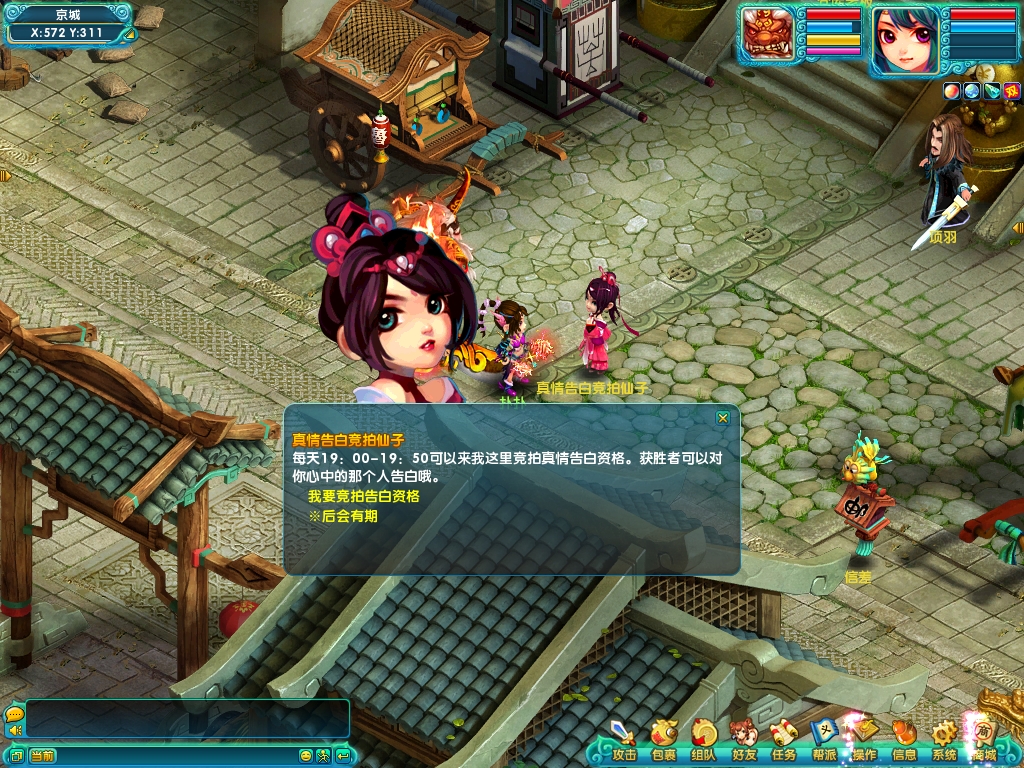Screen dimensions: 1024x768
Task: Click the player character portrait
Action: 905,40
